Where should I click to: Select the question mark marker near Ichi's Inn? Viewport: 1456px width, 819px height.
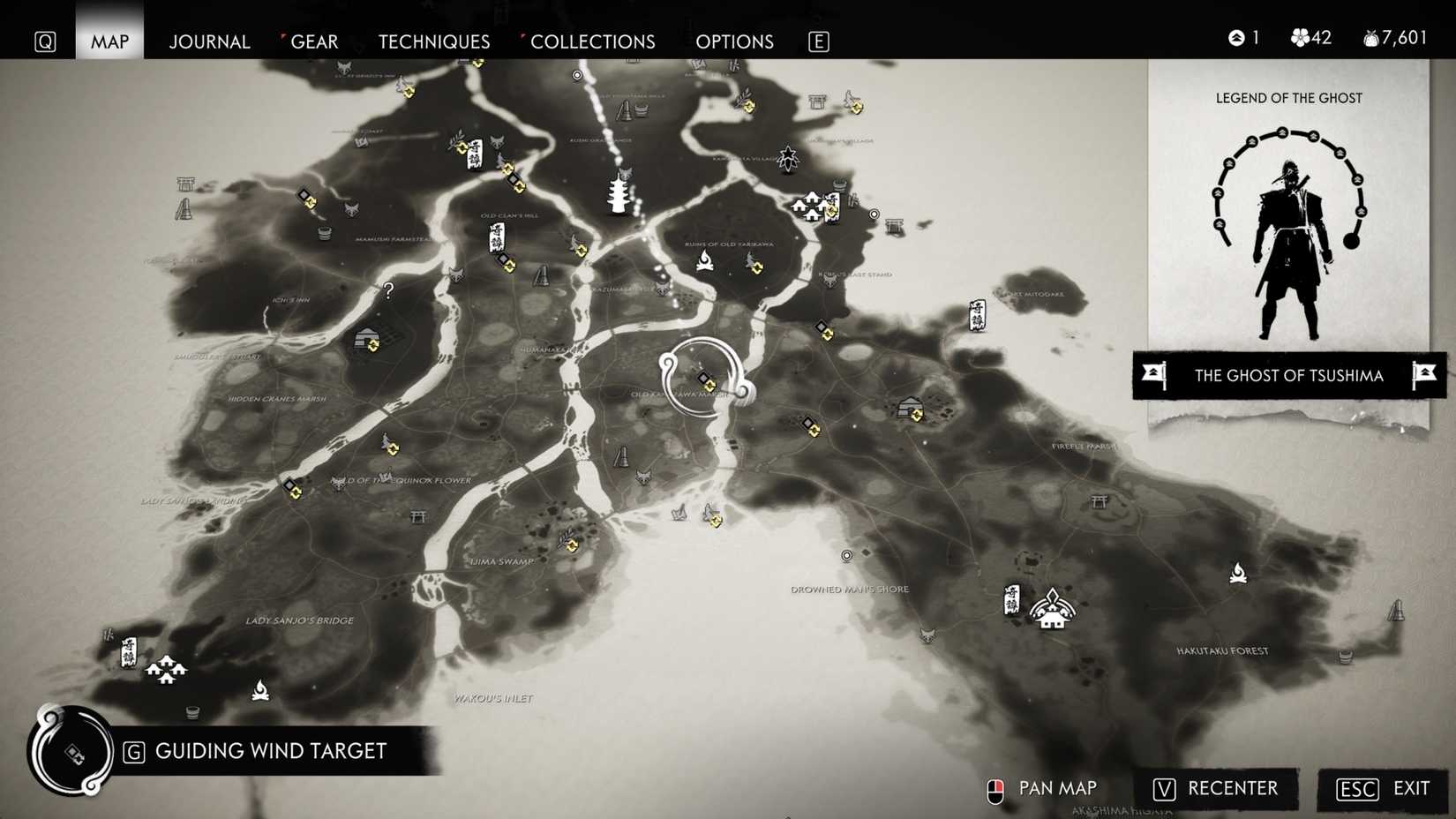(388, 289)
